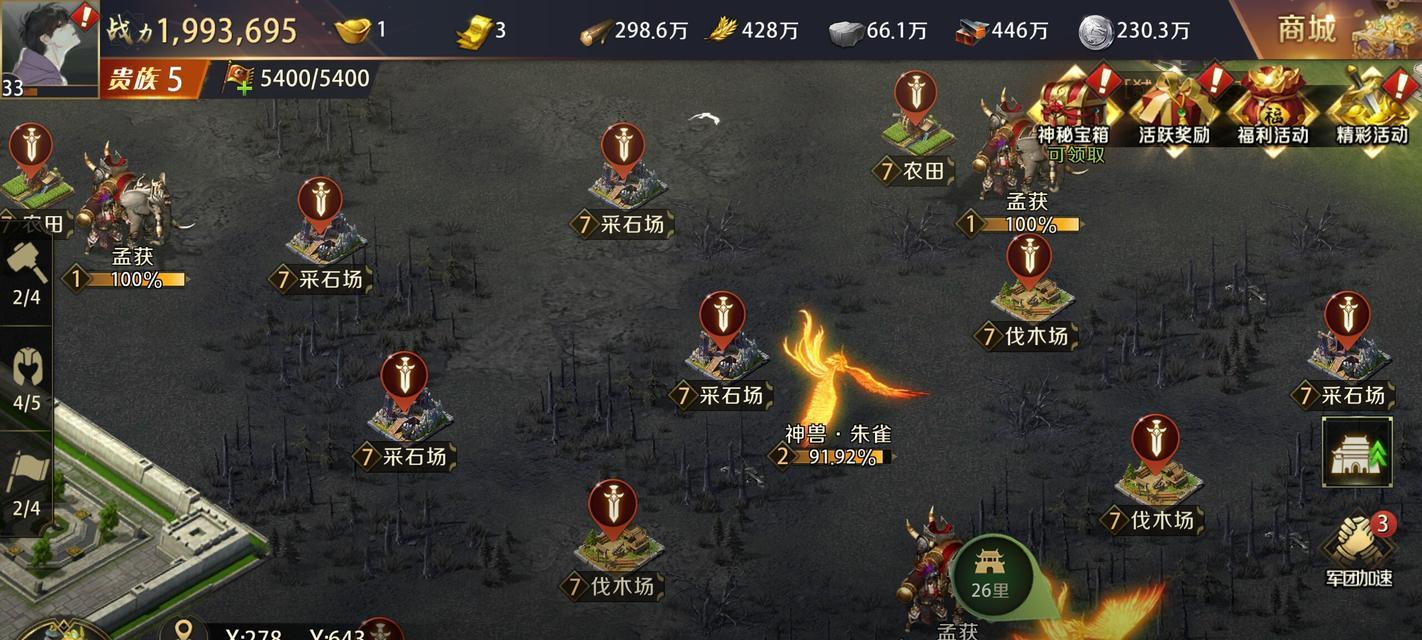Open the 贵族 5 noble panel
Viewport: 1422px width, 640px height.
click(x=150, y=80)
